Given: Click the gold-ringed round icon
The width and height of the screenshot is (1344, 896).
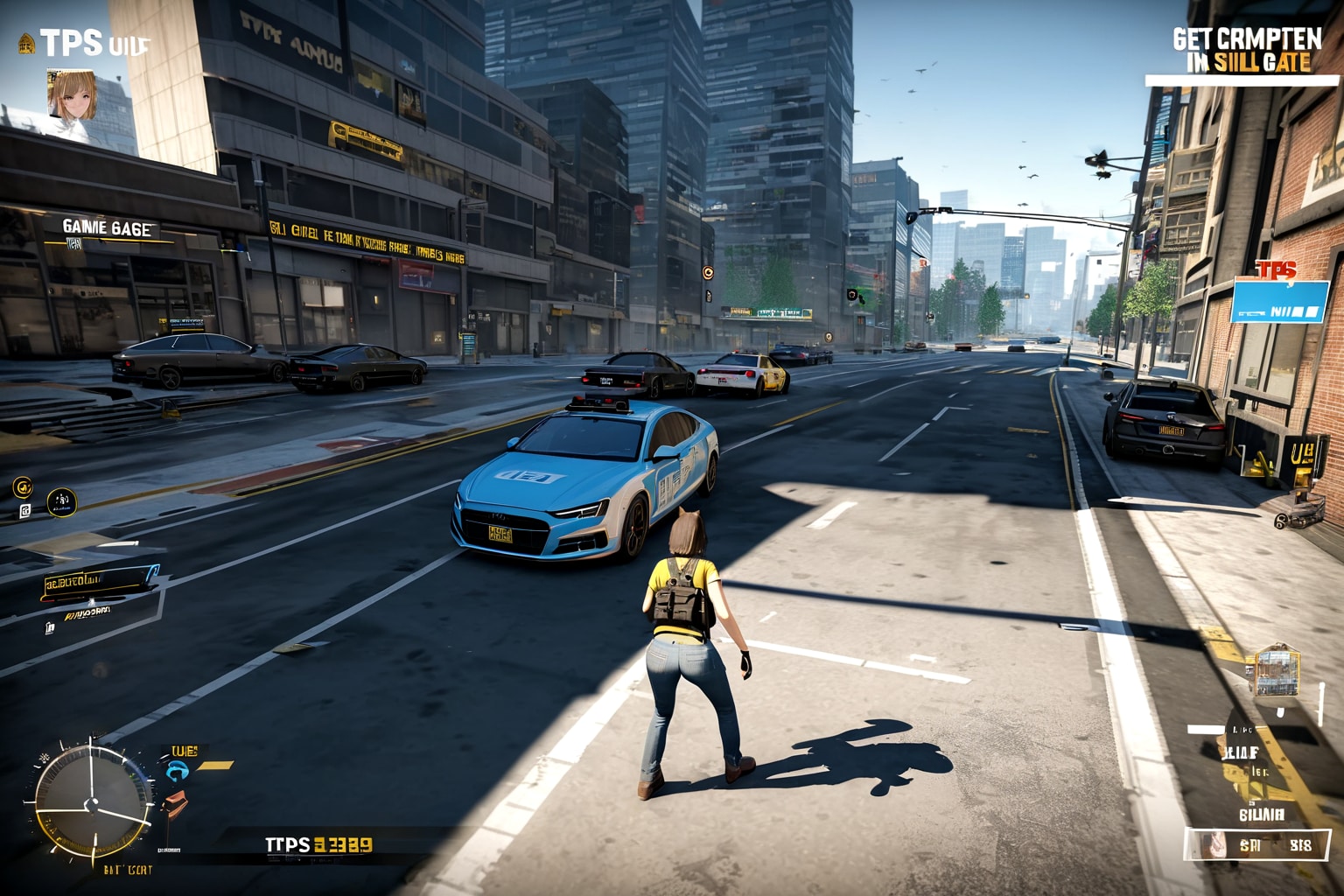Looking at the screenshot, I should coord(23,486).
